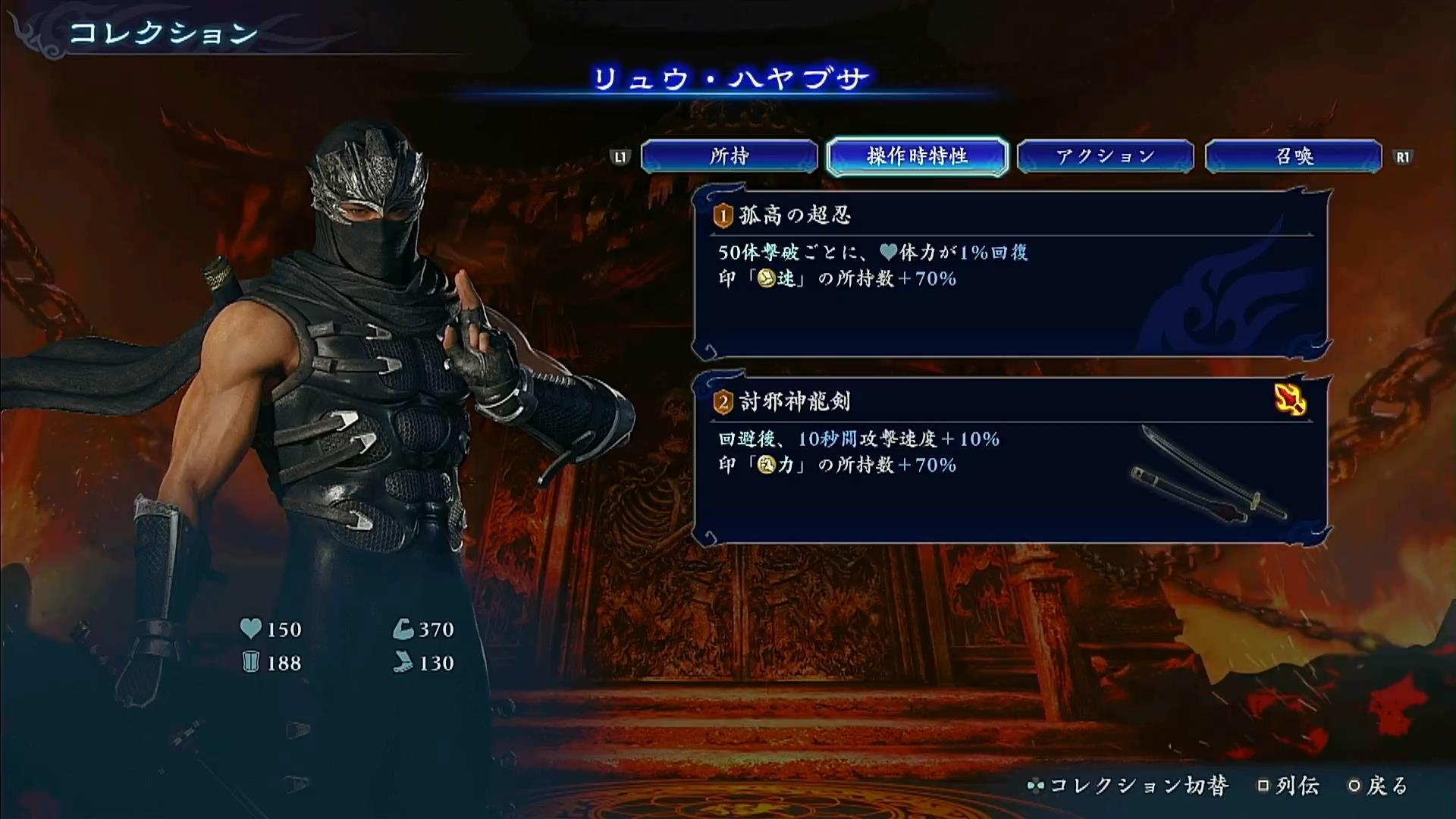Select the 操作時特性 tab

917,157
